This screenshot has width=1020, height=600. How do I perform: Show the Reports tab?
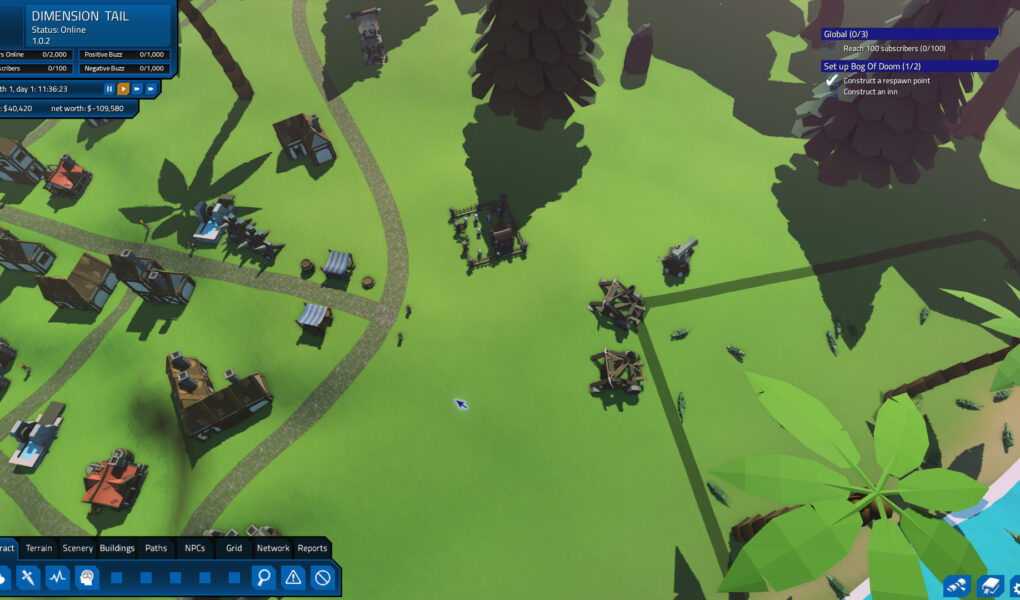pos(312,548)
